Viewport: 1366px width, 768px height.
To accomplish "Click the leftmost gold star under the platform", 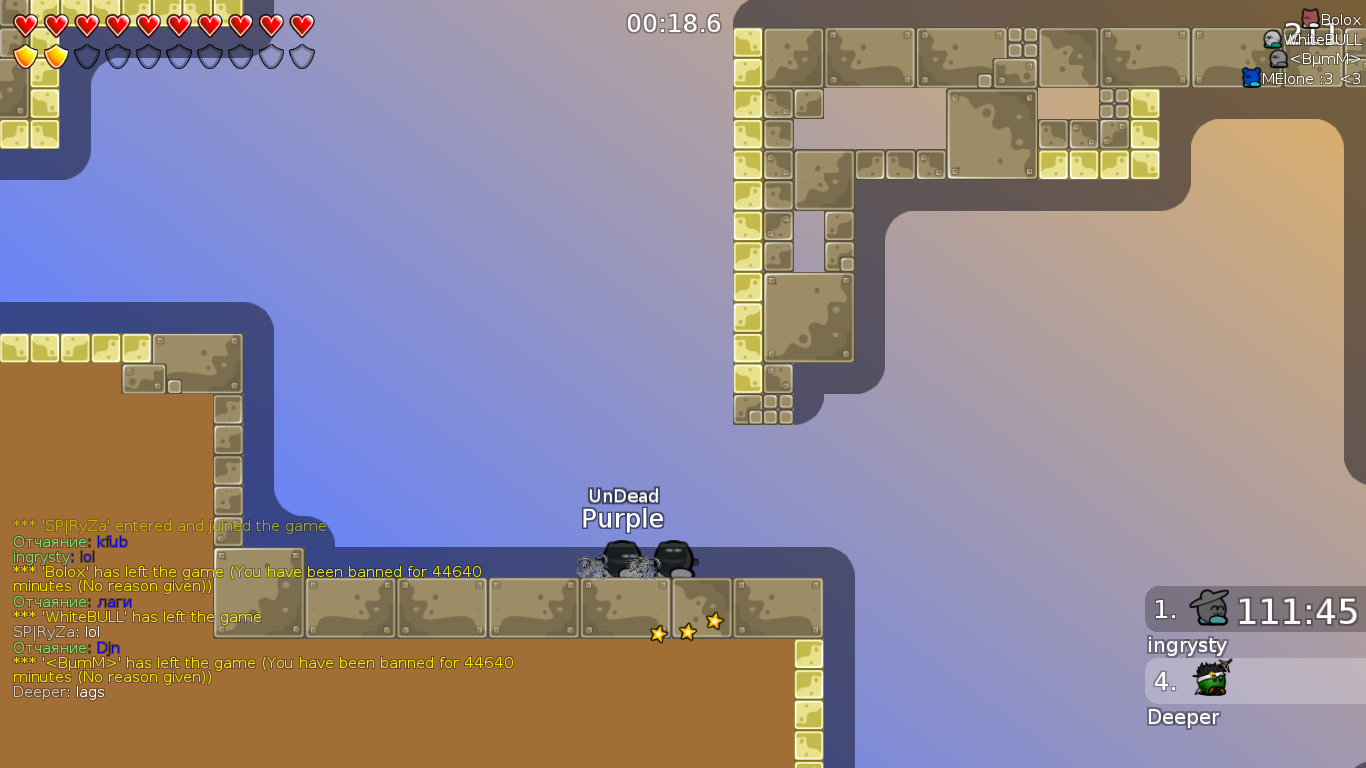I will click(x=658, y=633).
